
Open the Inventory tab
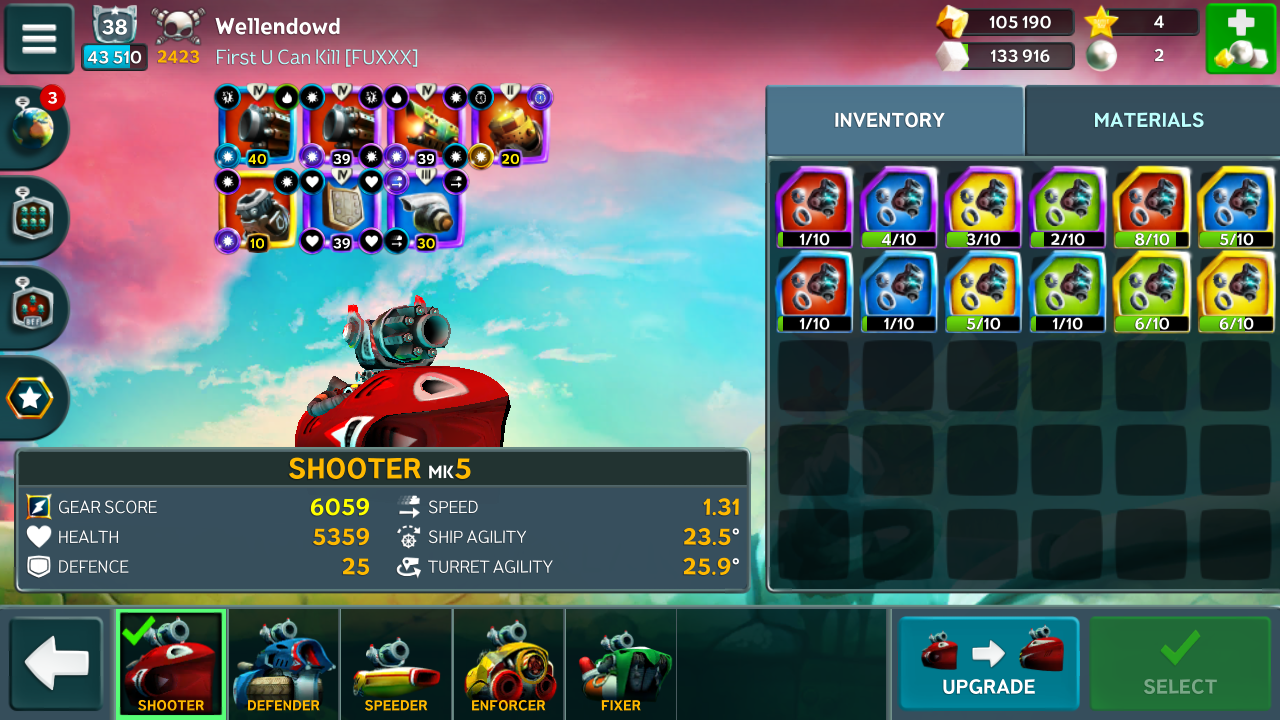(x=889, y=120)
